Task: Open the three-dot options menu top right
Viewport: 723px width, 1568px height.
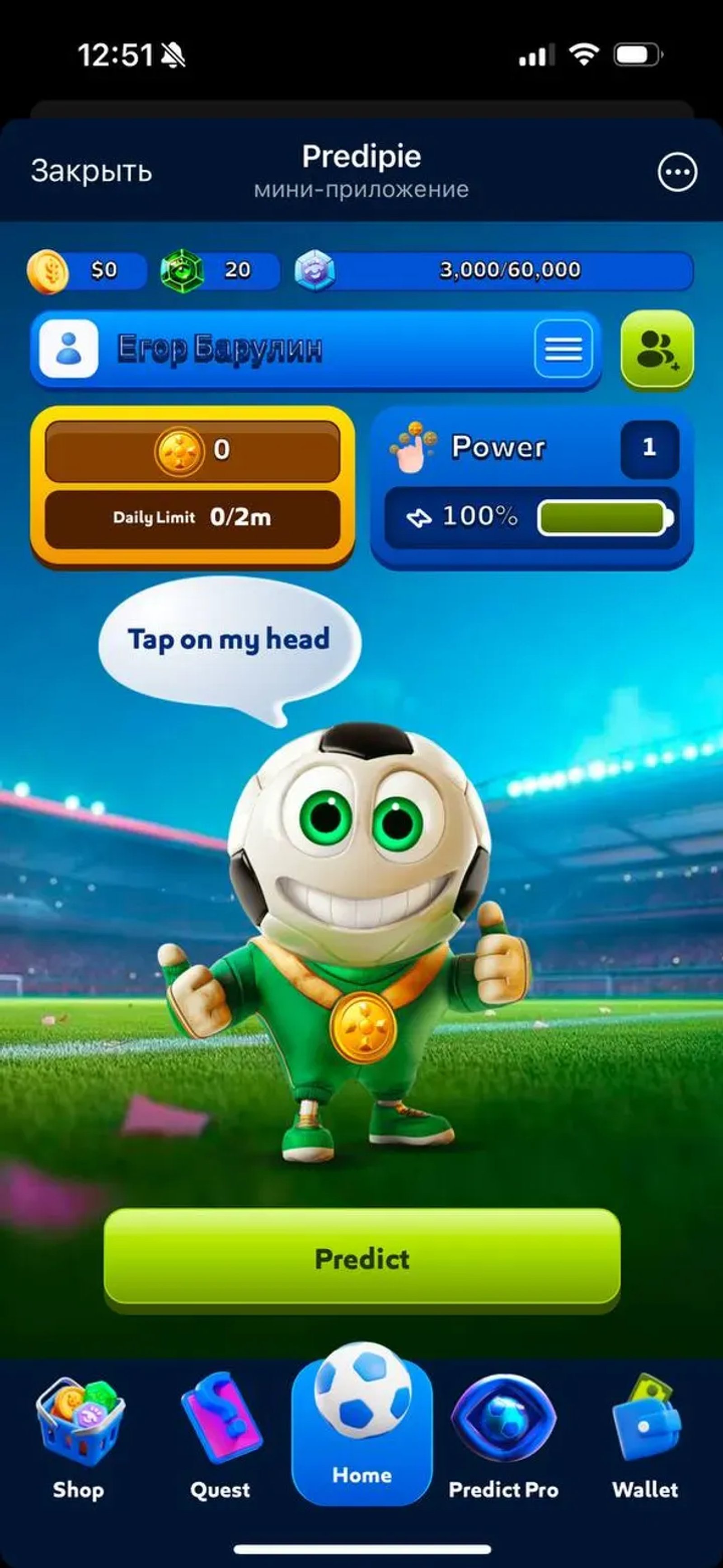Action: click(x=678, y=172)
